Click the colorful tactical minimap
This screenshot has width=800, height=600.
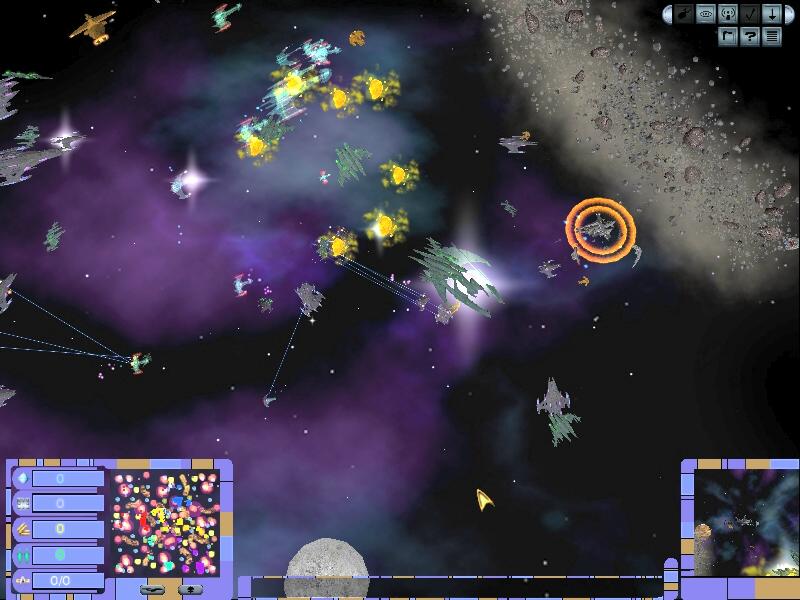(x=166, y=522)
